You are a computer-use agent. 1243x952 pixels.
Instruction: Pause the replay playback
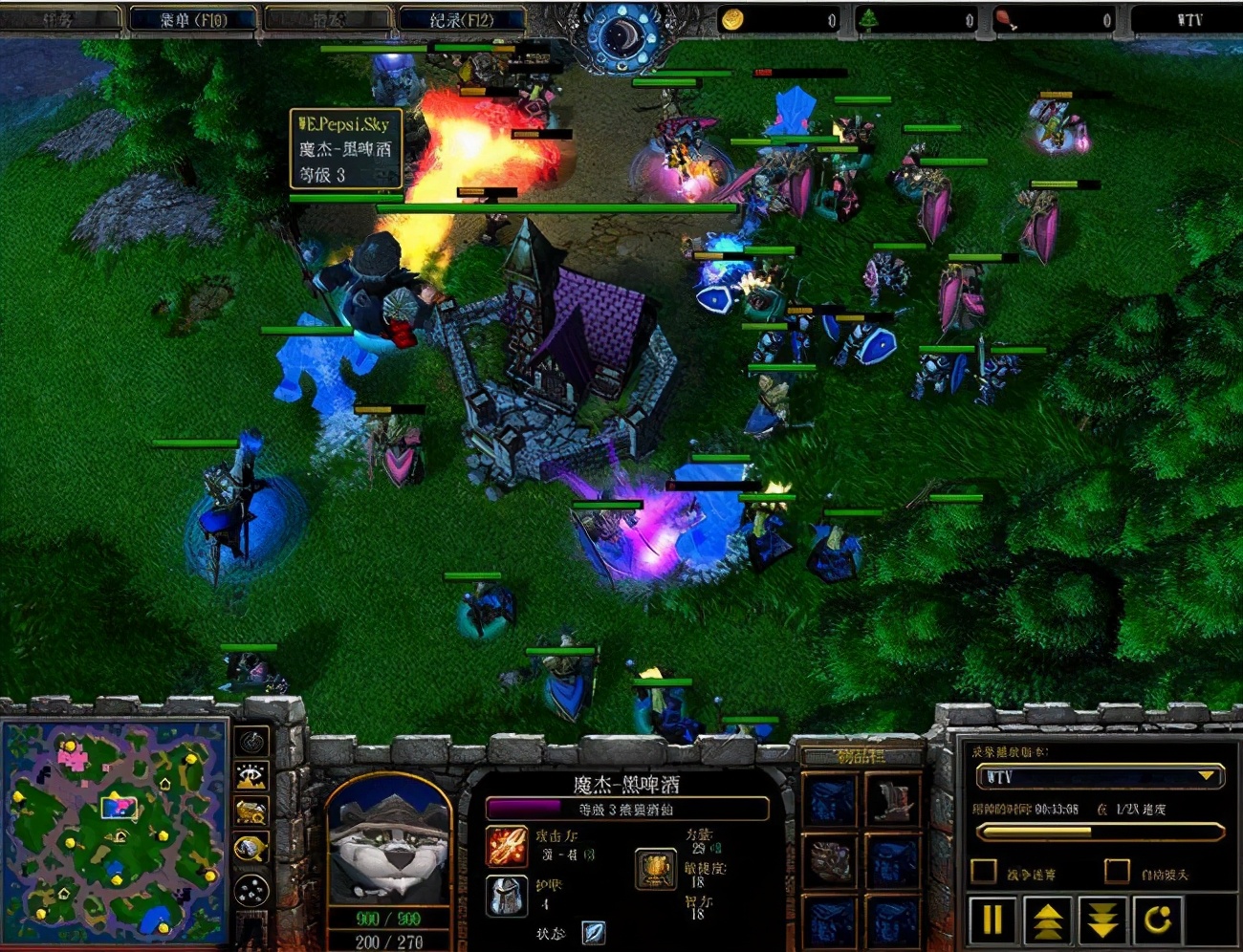(x=992, y=920)
